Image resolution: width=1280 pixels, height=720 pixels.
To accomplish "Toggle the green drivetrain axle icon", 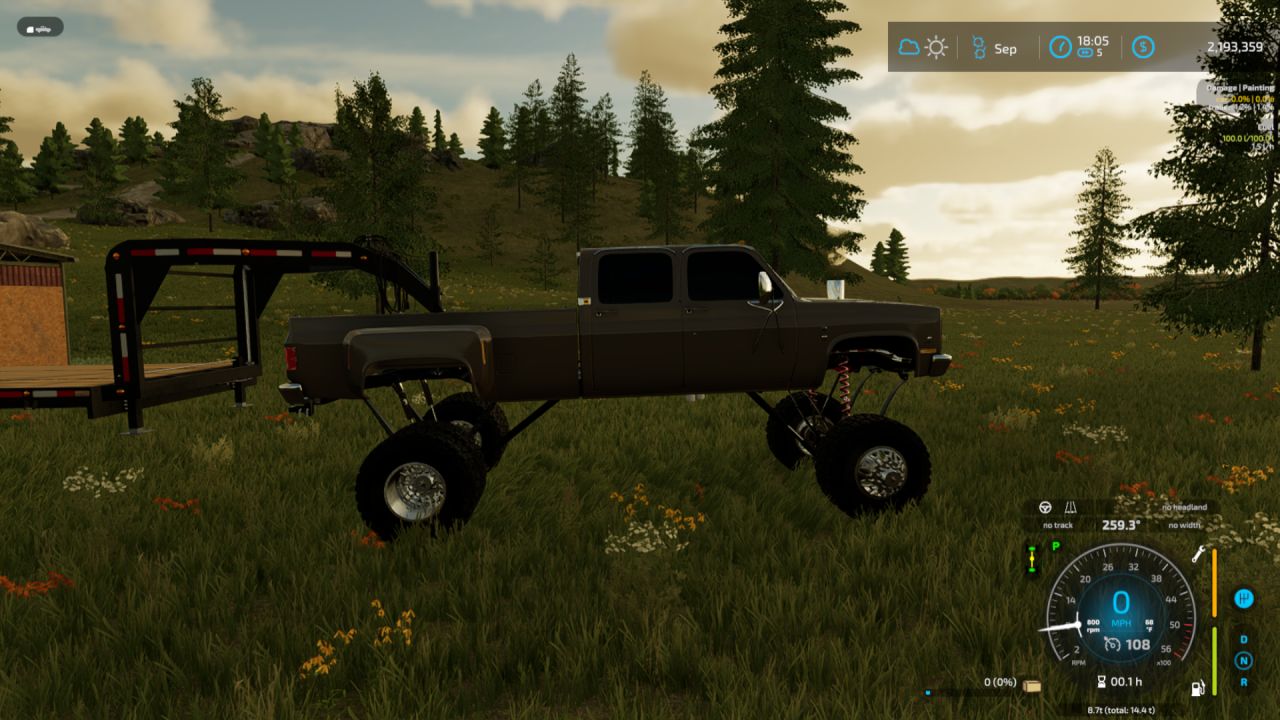I will (x=1032, y=561).
